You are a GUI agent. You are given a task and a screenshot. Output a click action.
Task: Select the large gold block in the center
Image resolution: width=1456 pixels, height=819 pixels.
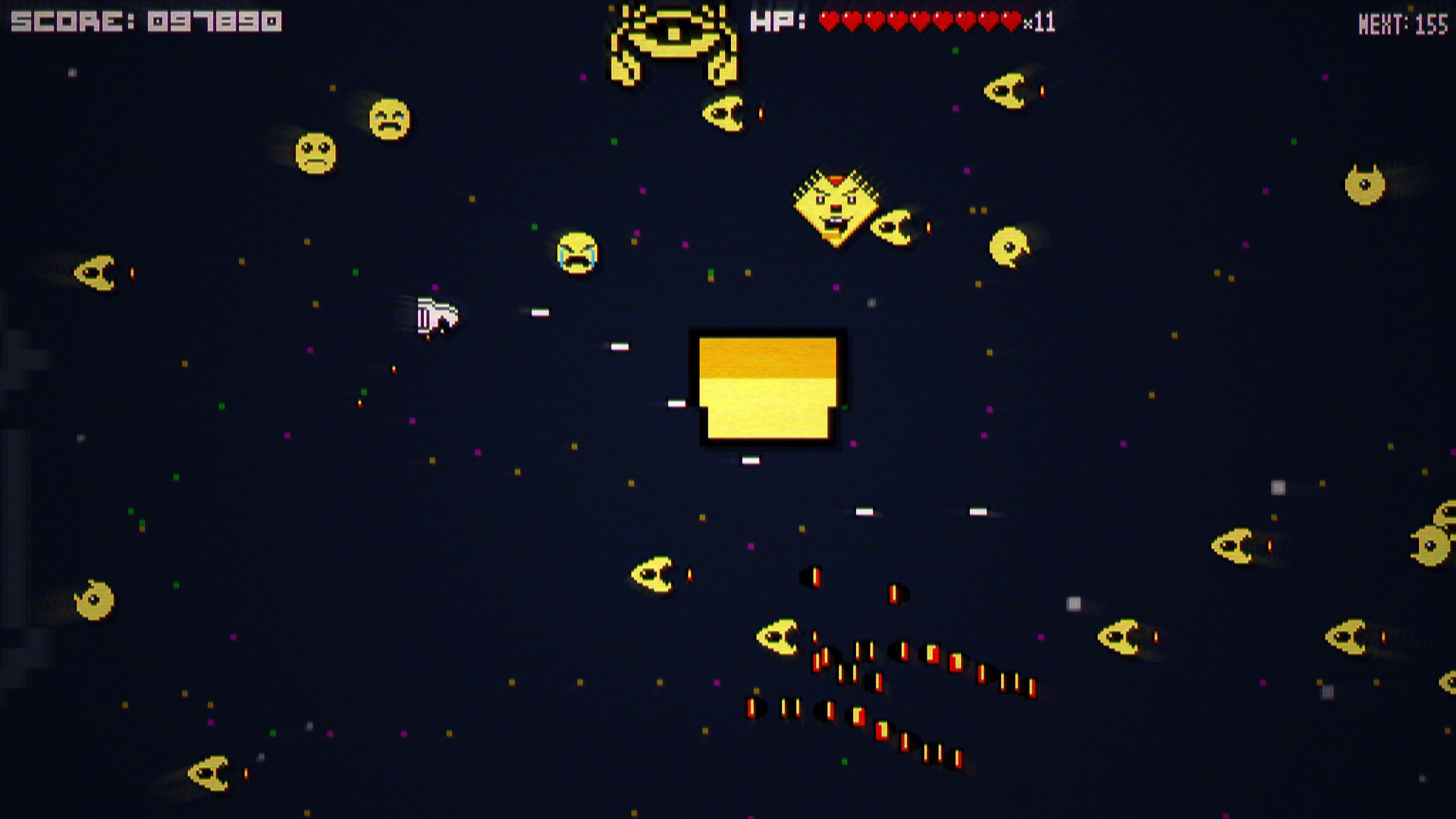[768, 388]
